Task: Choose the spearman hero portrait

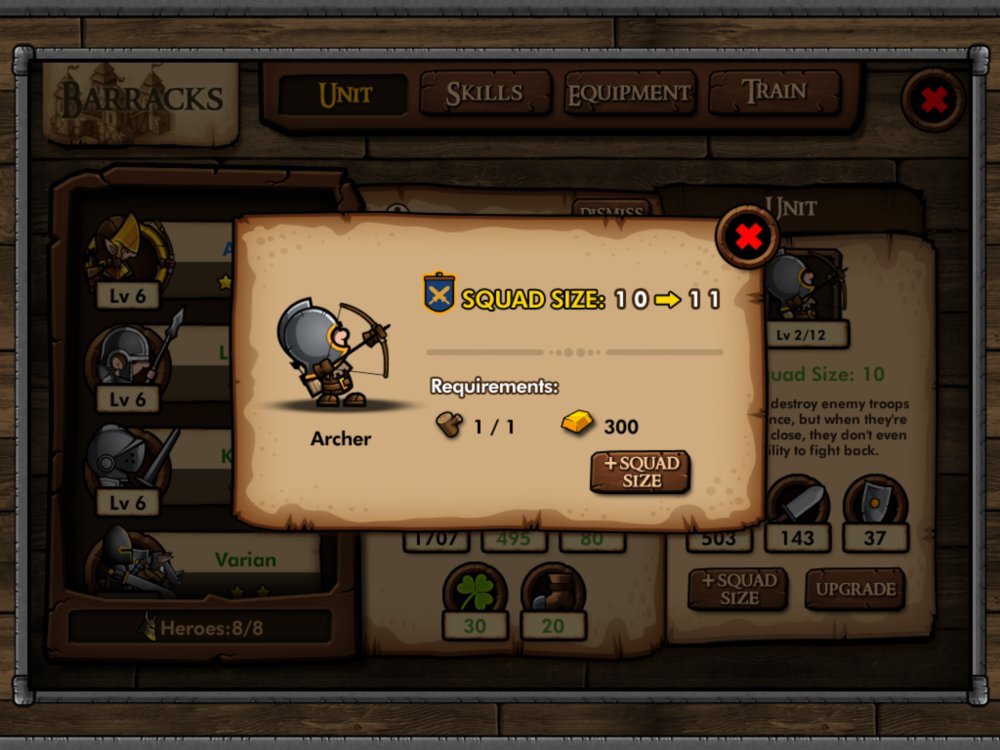Action: [x=128, y=356]
